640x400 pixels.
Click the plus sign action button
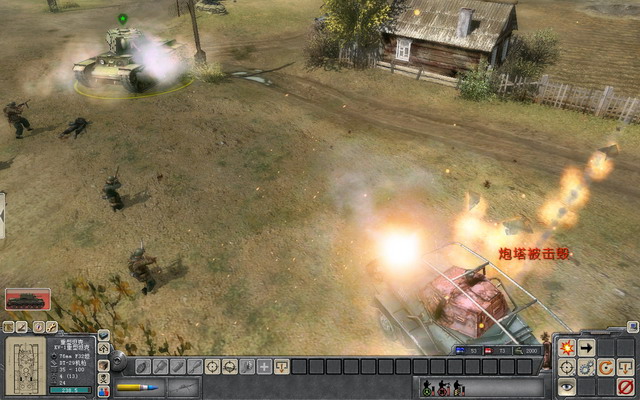(x=263, y=367)
